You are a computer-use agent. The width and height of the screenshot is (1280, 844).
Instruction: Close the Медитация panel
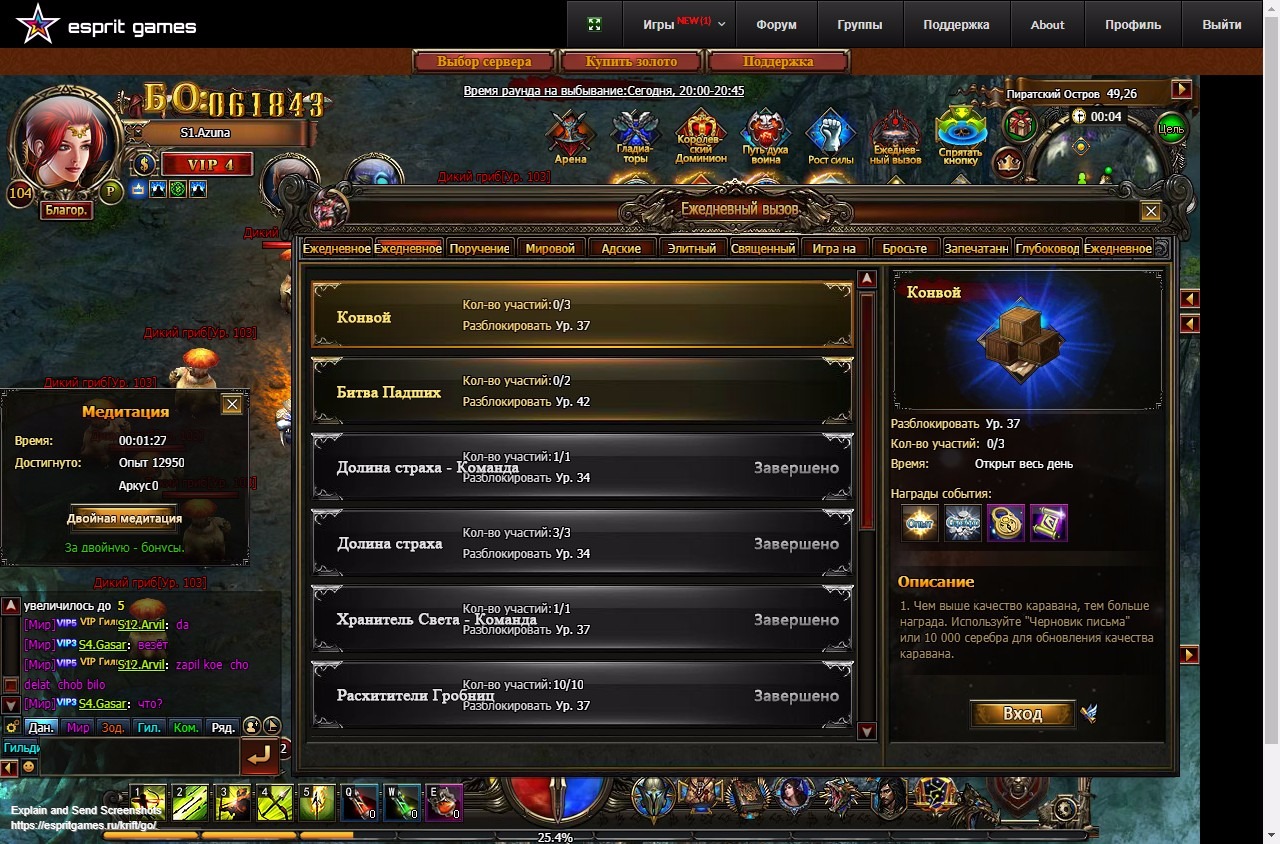click(x=232, y=404)
